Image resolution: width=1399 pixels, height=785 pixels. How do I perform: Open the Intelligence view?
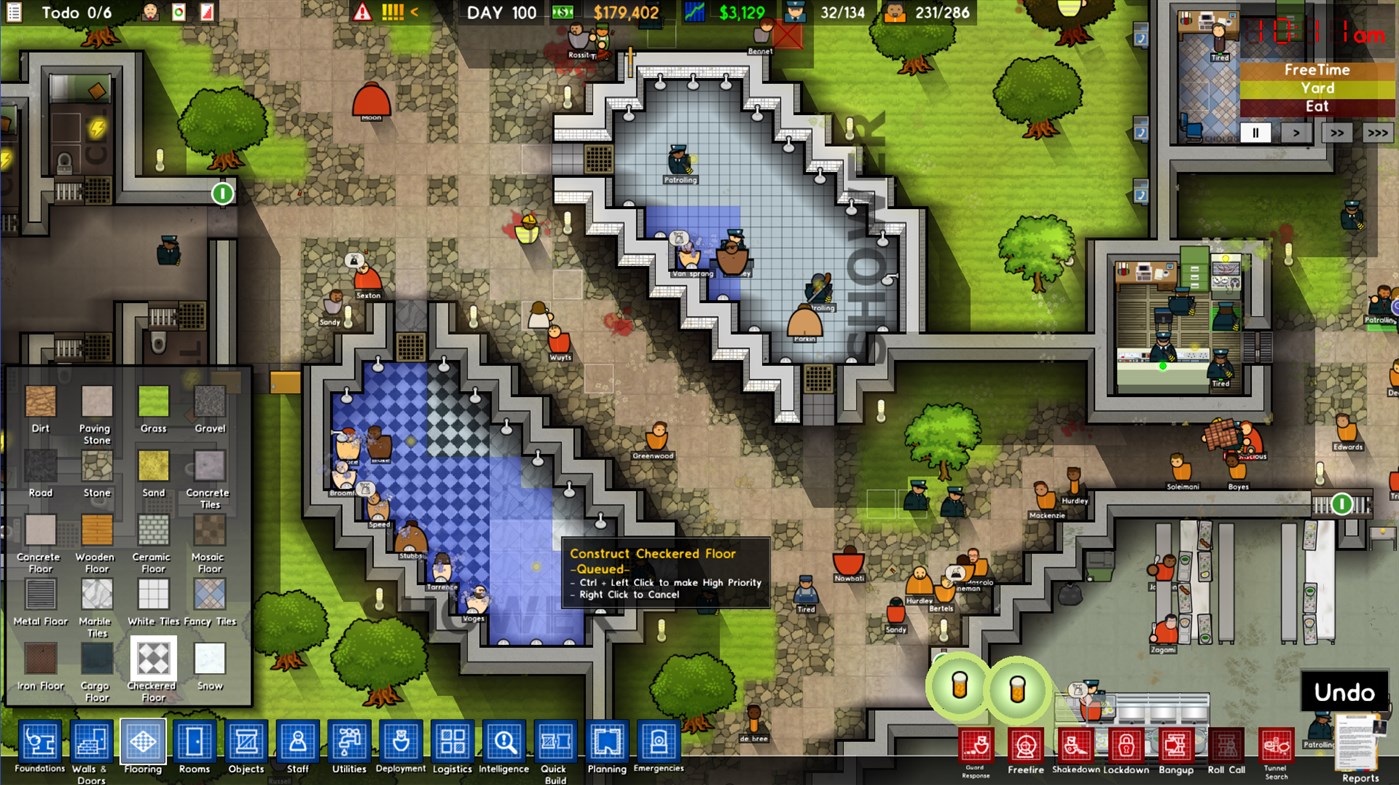point(503,742)
